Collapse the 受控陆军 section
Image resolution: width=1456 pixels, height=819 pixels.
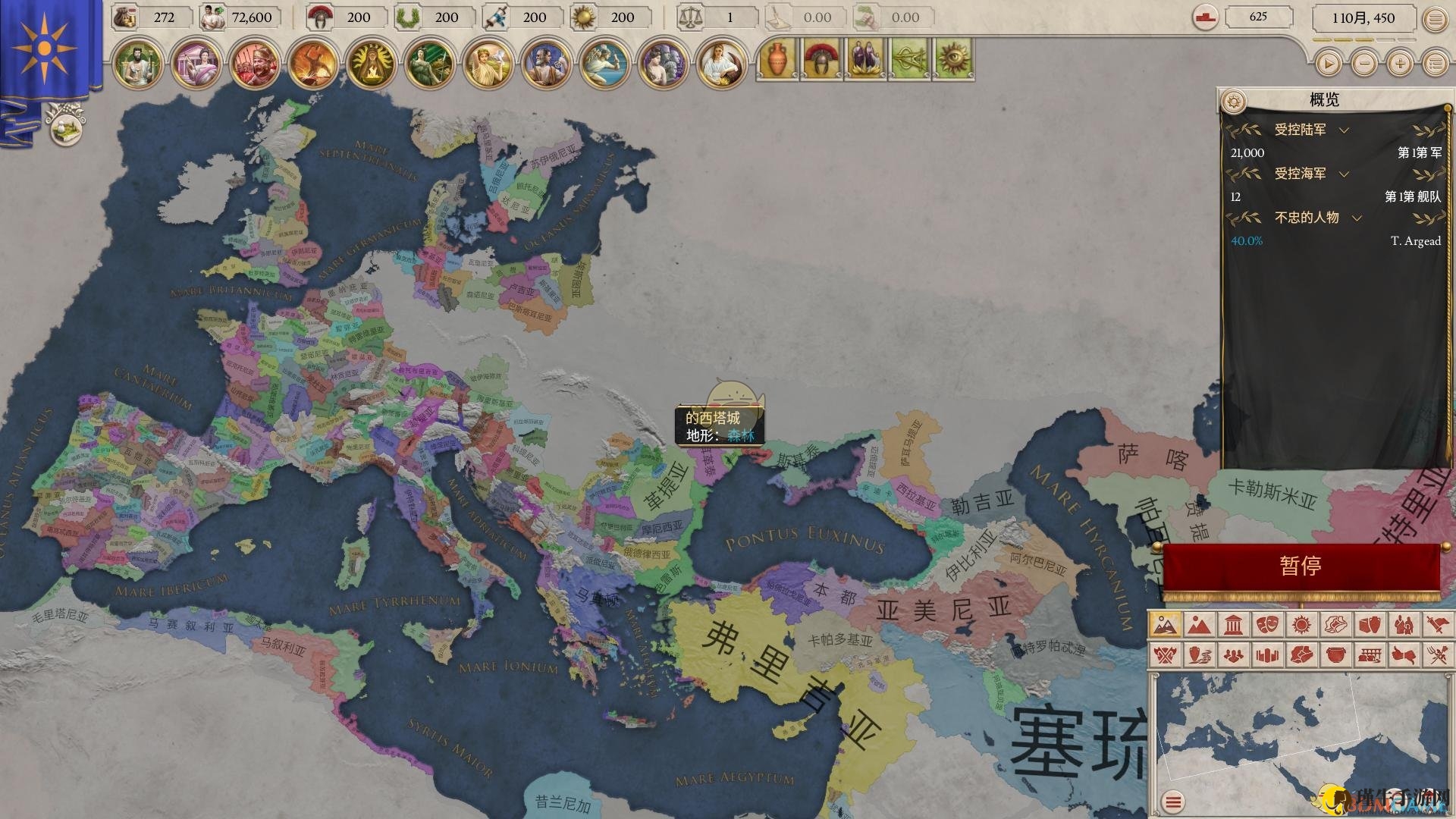pos(1344,130)
